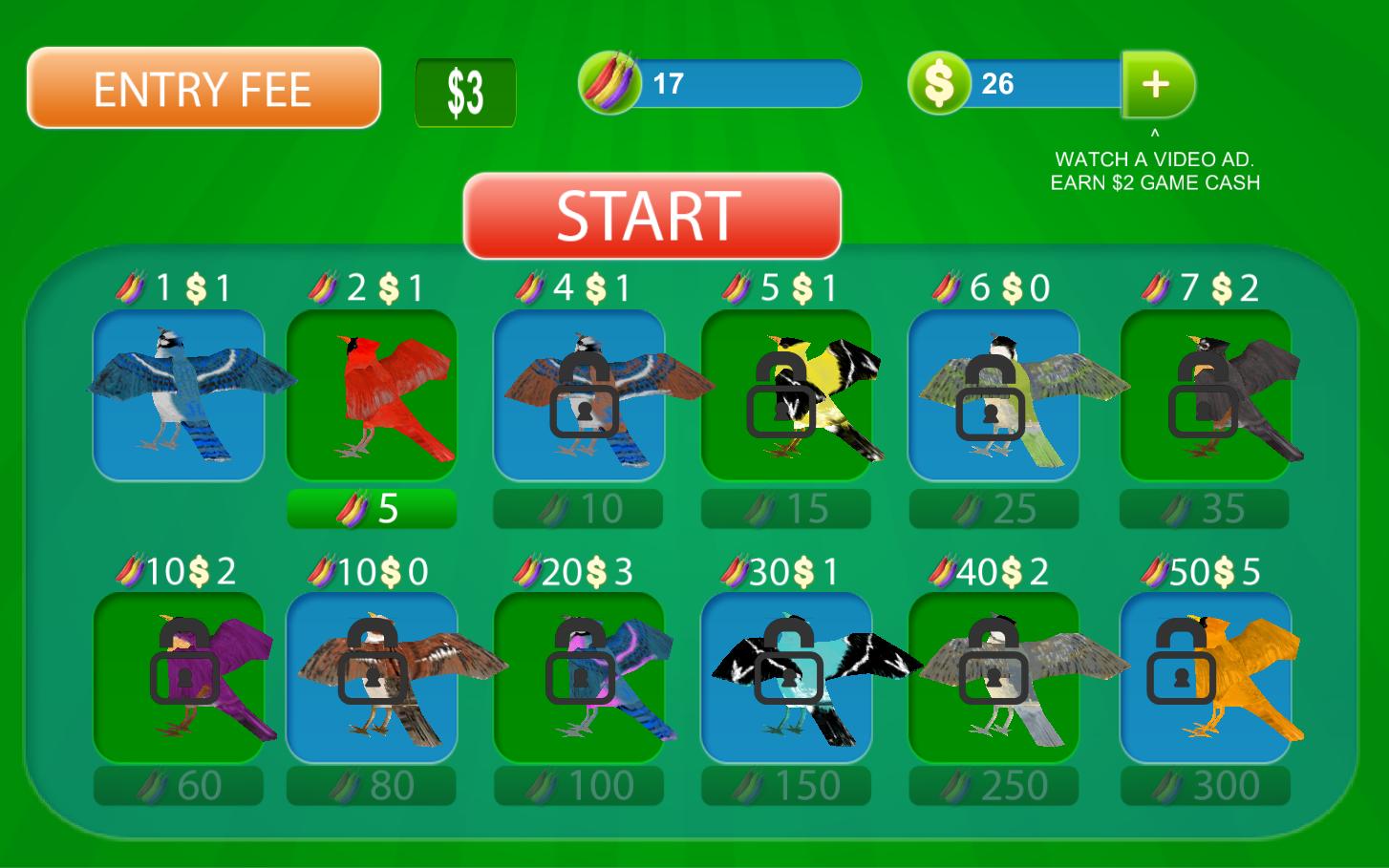The width and height of the screenshot is (1389, 868).
Task: Click the WATCH A VIDEO AD text
Action: pyautogui.click(x=1155, y=169)
